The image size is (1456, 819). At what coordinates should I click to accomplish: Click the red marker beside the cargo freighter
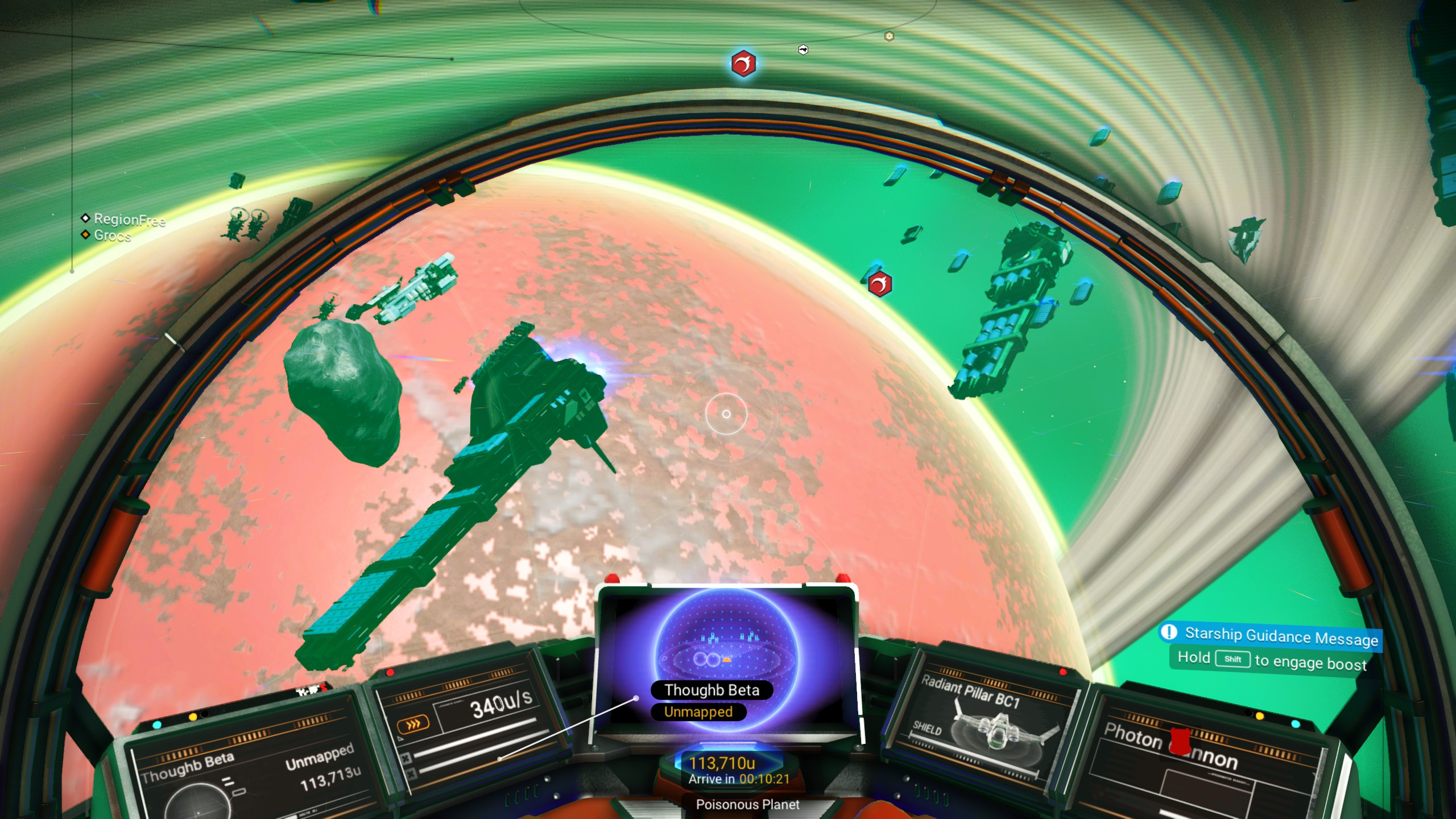coord(879,284)
